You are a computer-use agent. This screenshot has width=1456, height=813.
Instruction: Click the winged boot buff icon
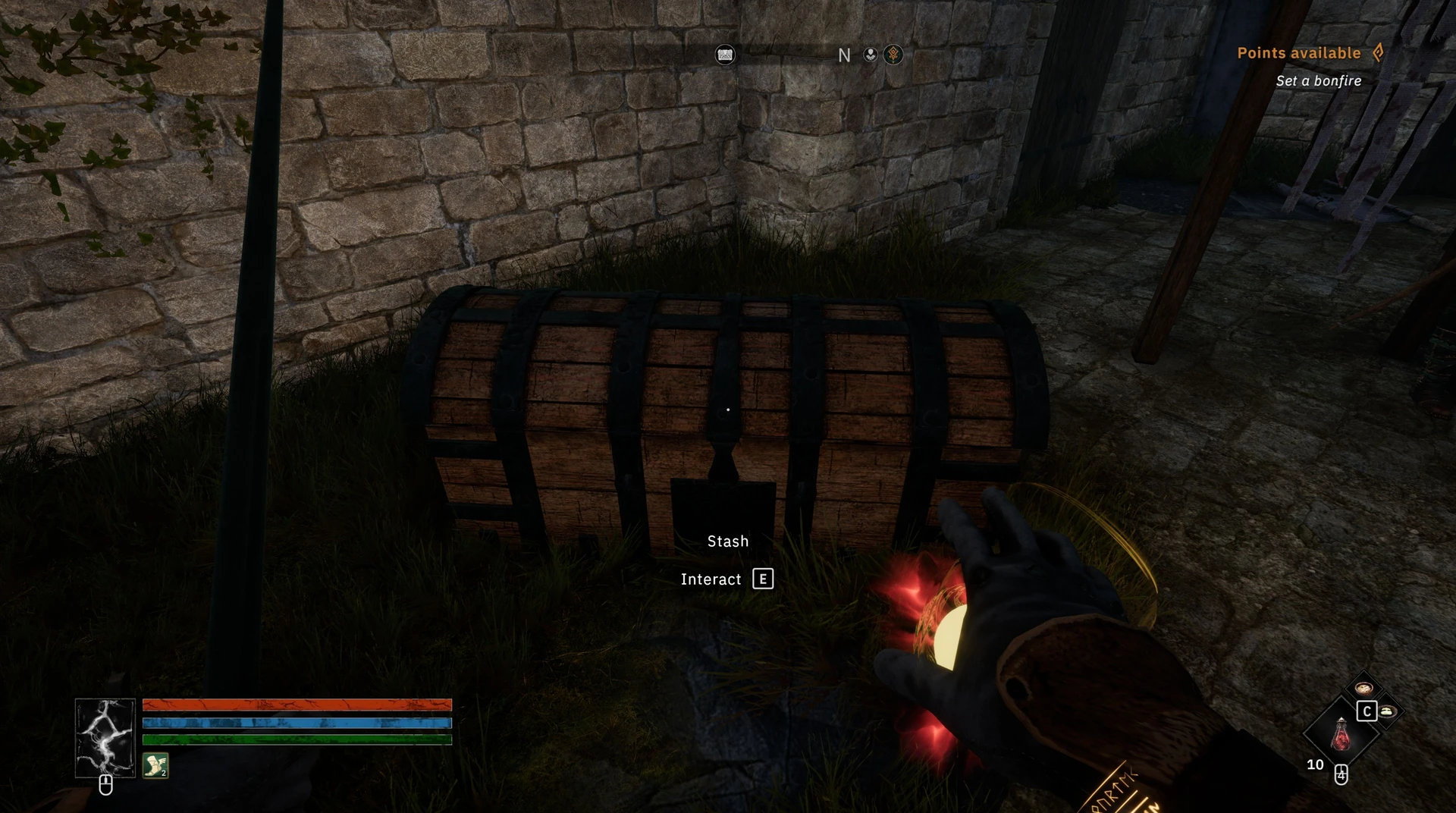click(x=155, y=765)
